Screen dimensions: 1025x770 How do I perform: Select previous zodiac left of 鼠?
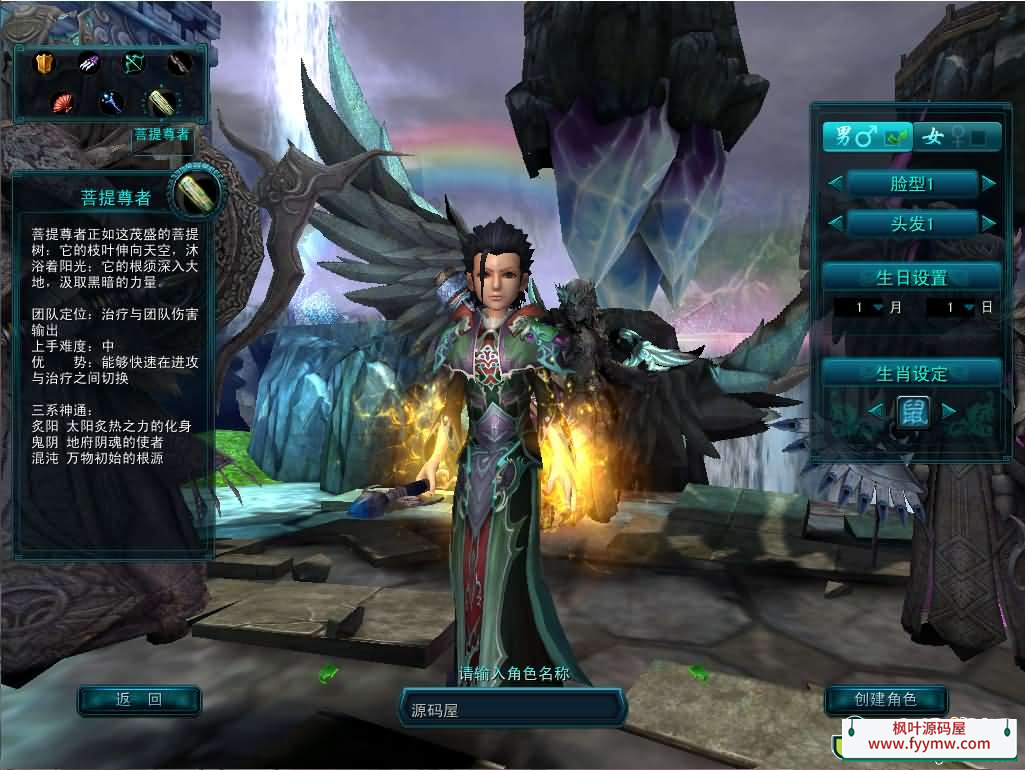tap(875, 411)
